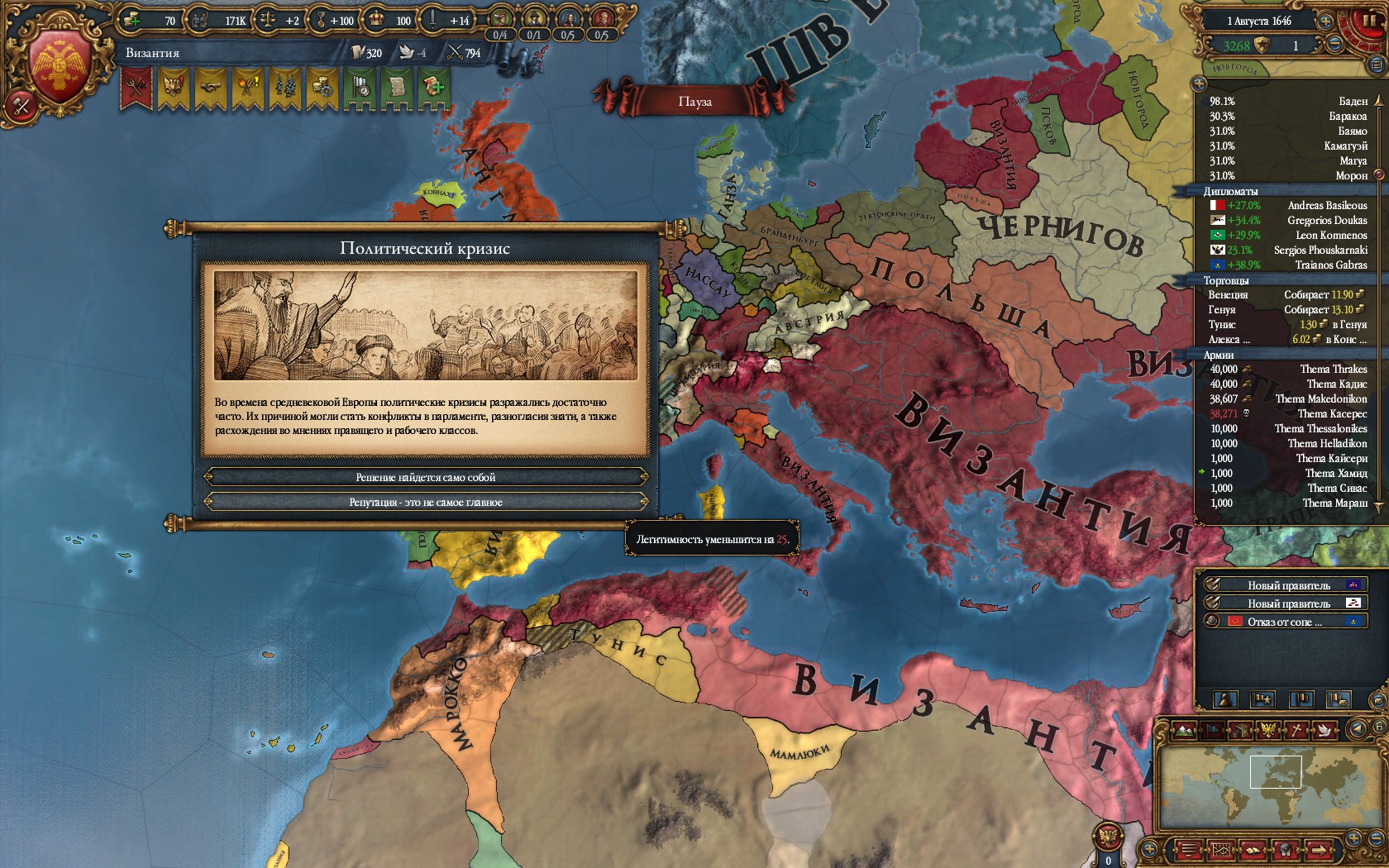The image size is (1389, 868).
Task: Switch to religious map mode cross icon
Action: [x=1298, y=730]
